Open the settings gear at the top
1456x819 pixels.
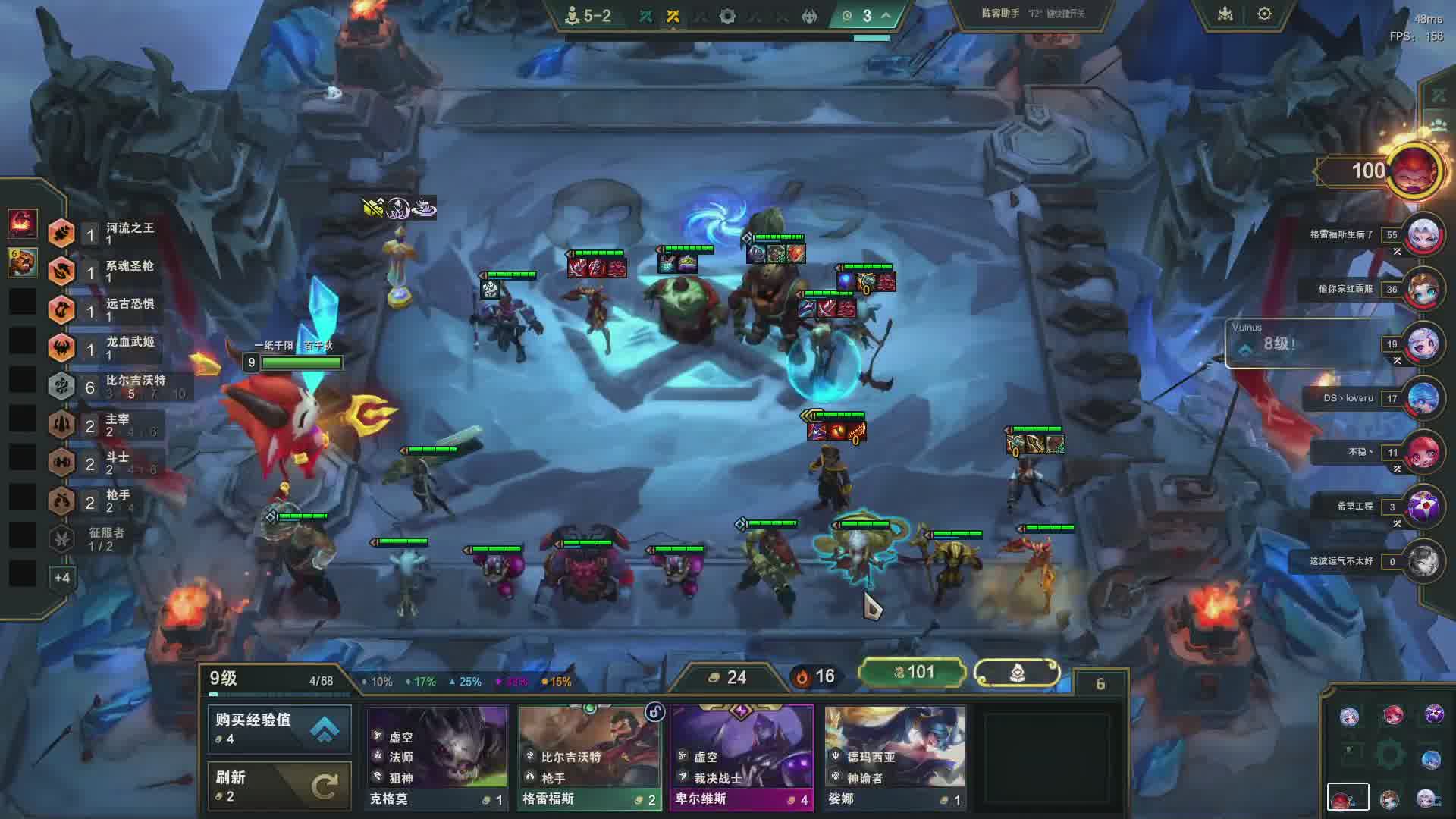pos(1264,14)
